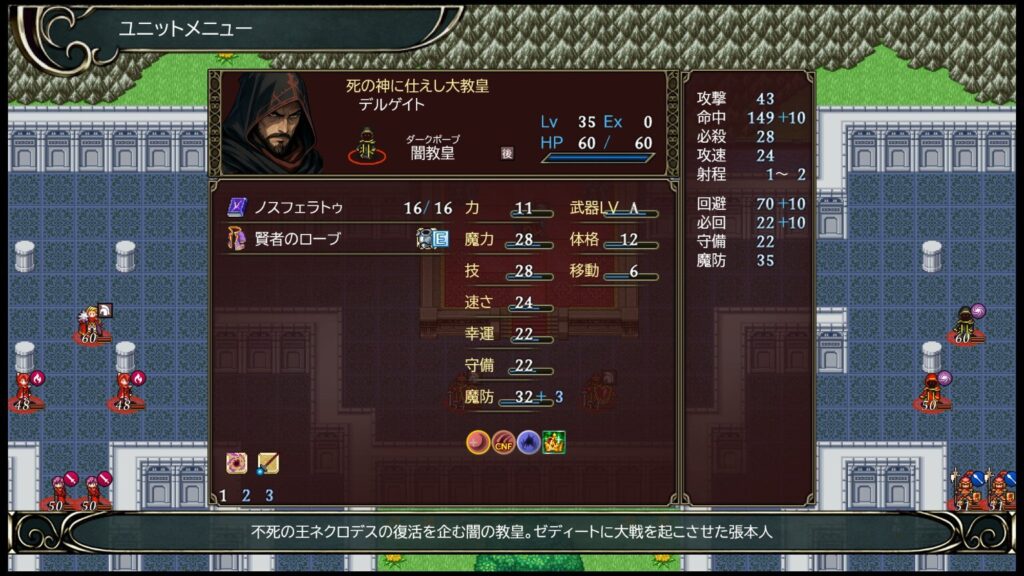Select page 1 of unit menu
This screenshot has height=576, width=1024.
[223, 495]
